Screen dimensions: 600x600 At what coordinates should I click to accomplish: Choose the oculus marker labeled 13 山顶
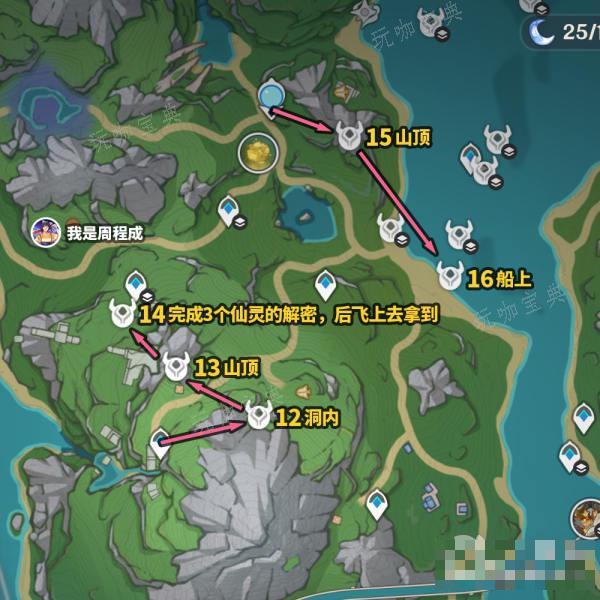[177, 366]
